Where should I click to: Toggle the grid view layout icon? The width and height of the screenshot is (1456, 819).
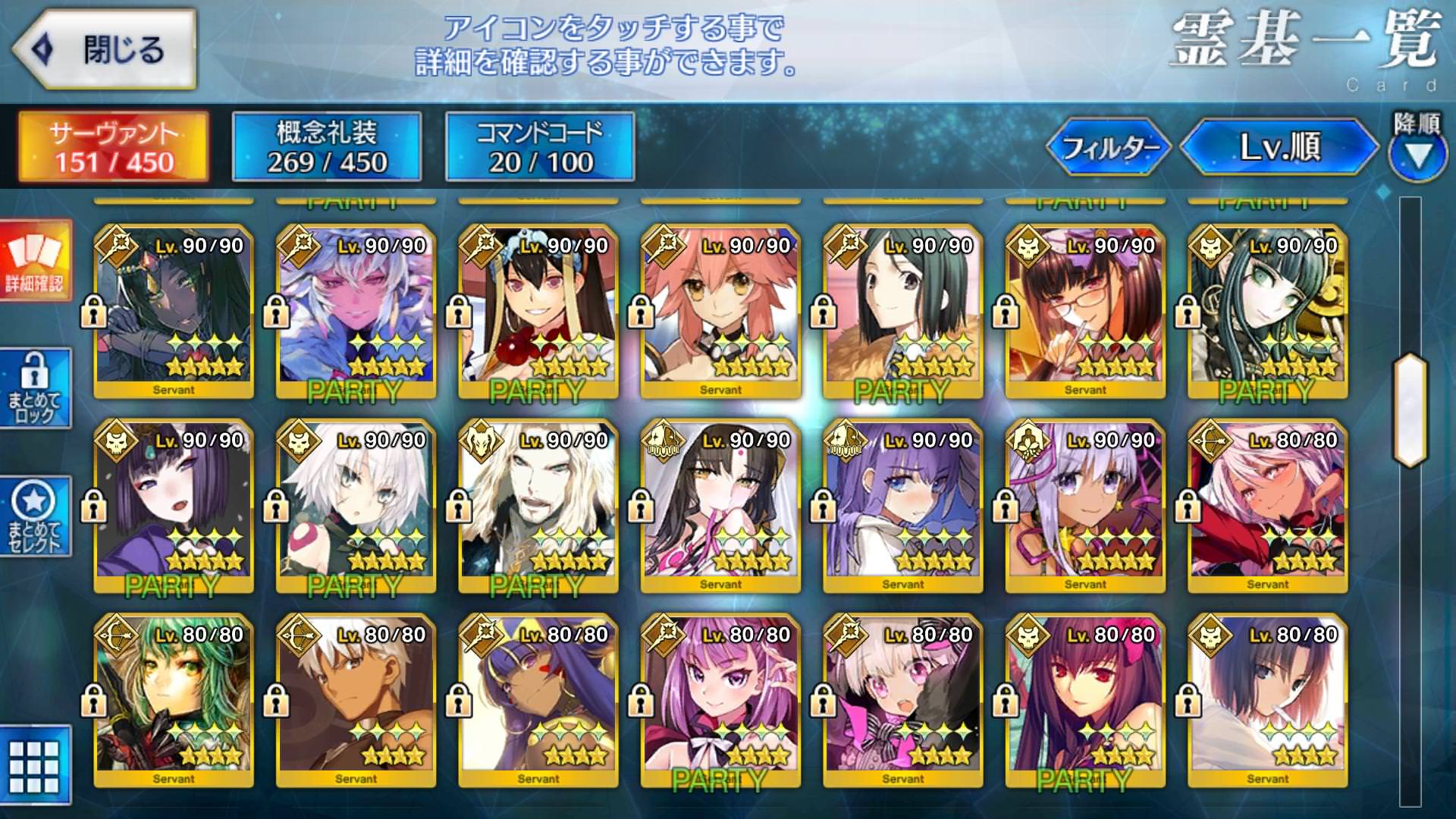(x=35, y=766)
